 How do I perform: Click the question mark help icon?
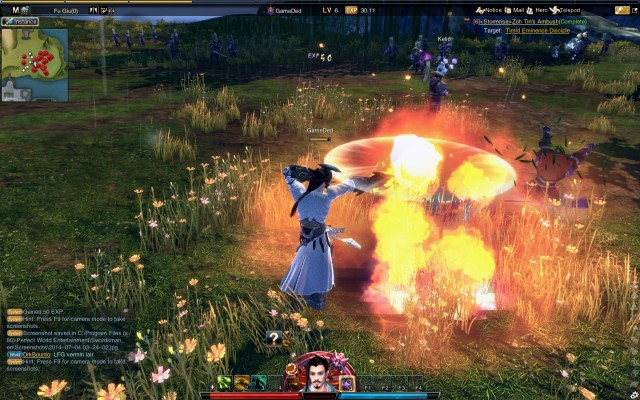point(274,338)
